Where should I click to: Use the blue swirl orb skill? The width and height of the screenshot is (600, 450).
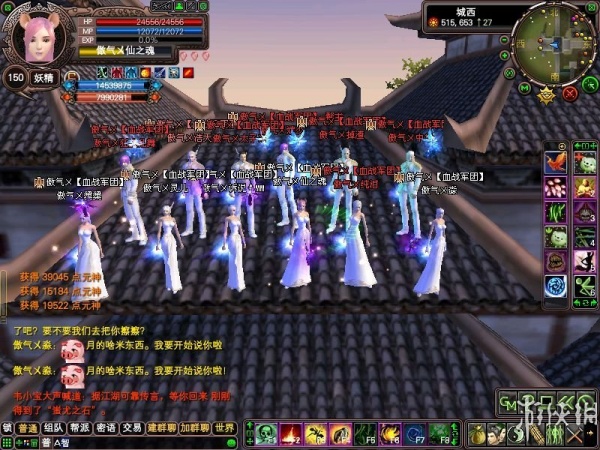point(557,287)
